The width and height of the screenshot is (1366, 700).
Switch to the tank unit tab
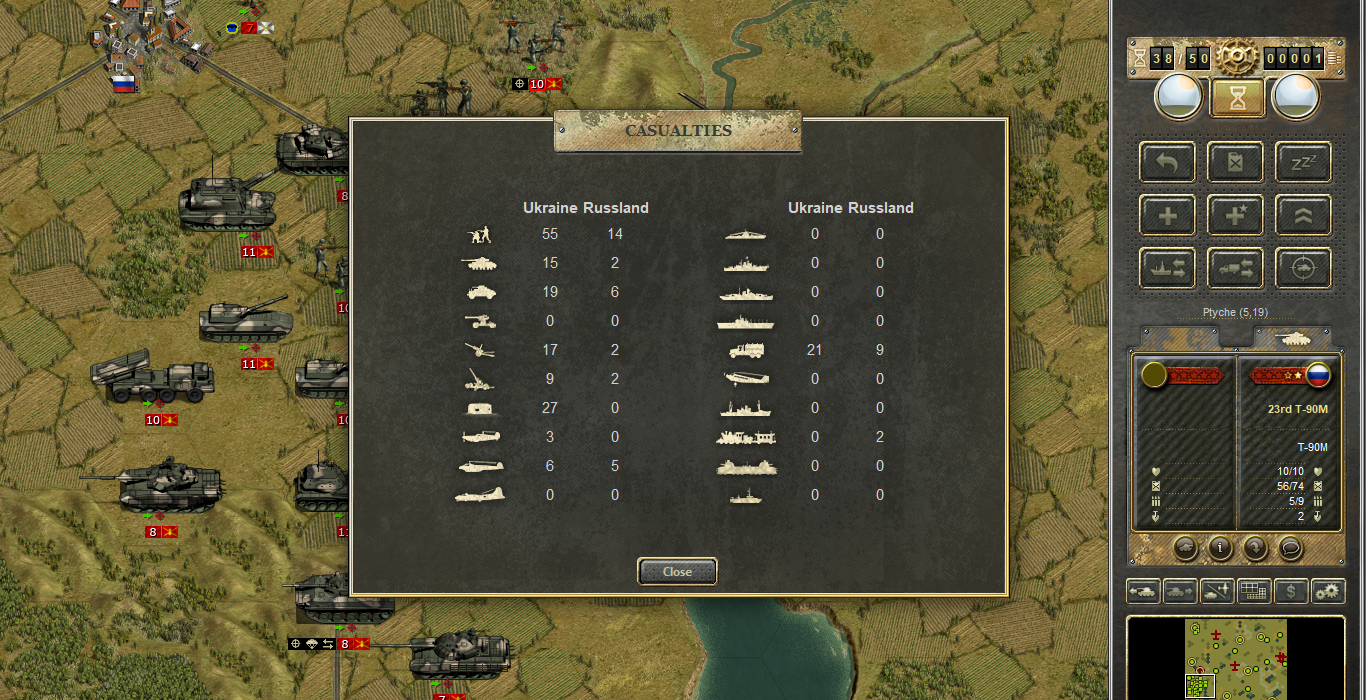click(1292, 338)
